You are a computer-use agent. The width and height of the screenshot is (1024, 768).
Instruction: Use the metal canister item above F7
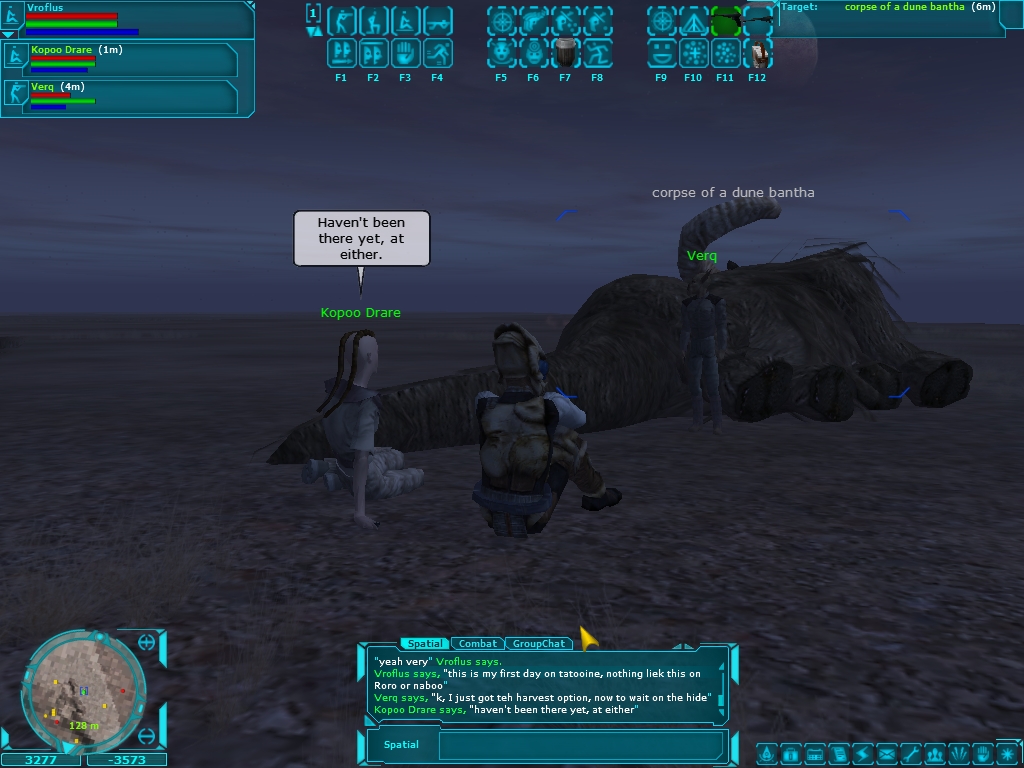(x=565, y=53)
